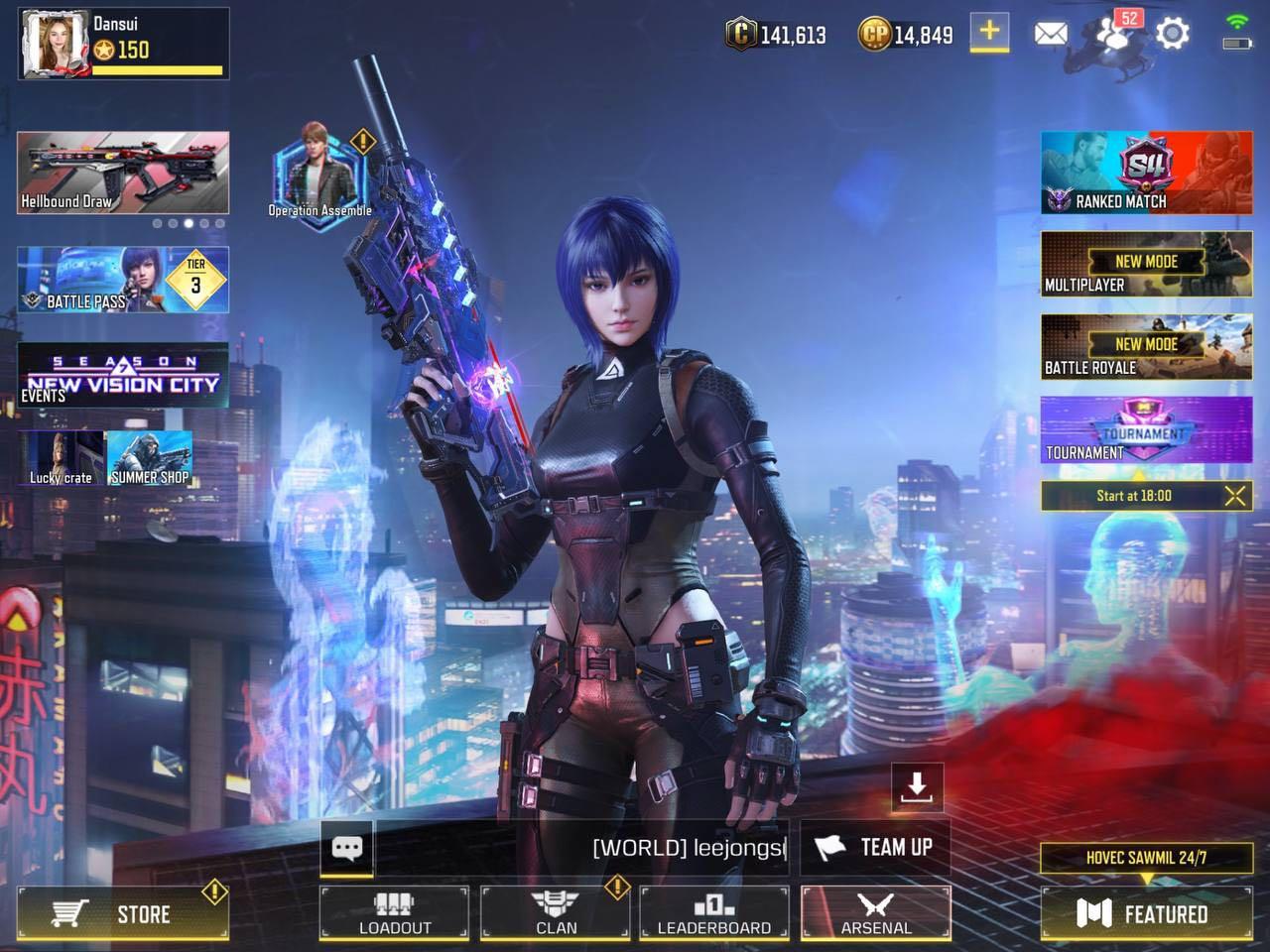Check friend notifications on the friends icon

point(1111,34)
